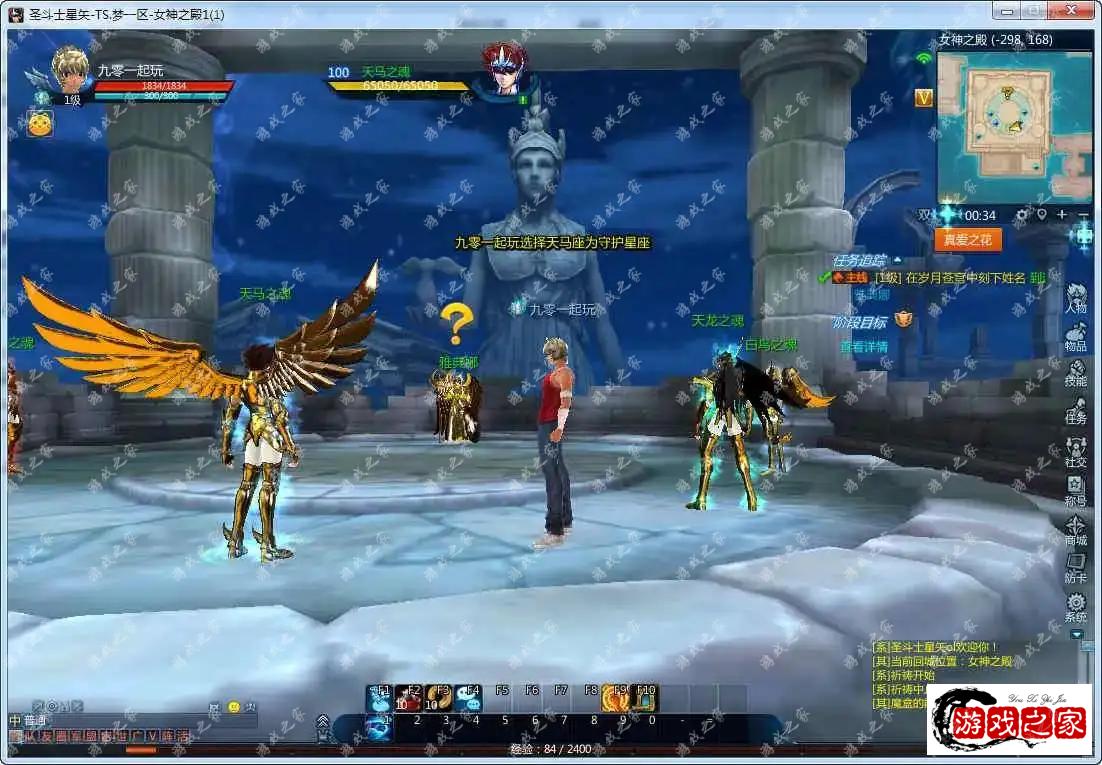Open the 商城 shop
This screenshot has width=1102, height=765.
tap(1076, 528)
